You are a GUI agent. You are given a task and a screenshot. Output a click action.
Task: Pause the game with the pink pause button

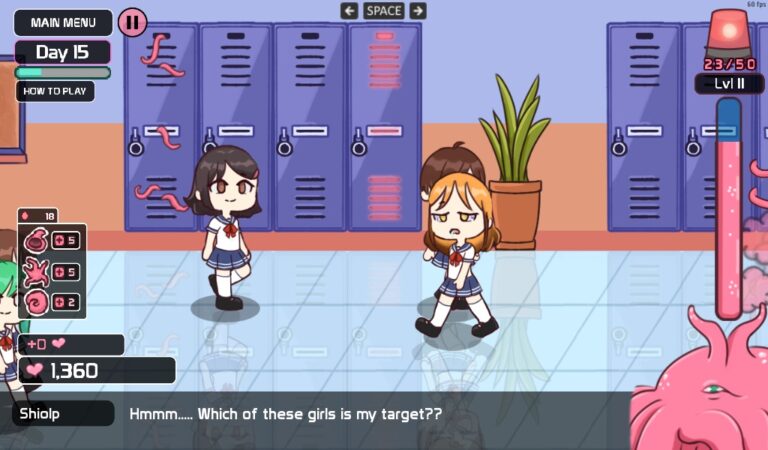(x=132, y=22)
